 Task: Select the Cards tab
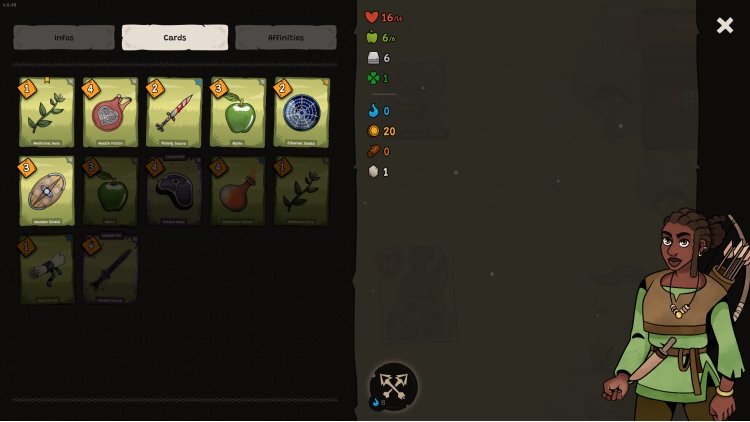pos(175,38)
